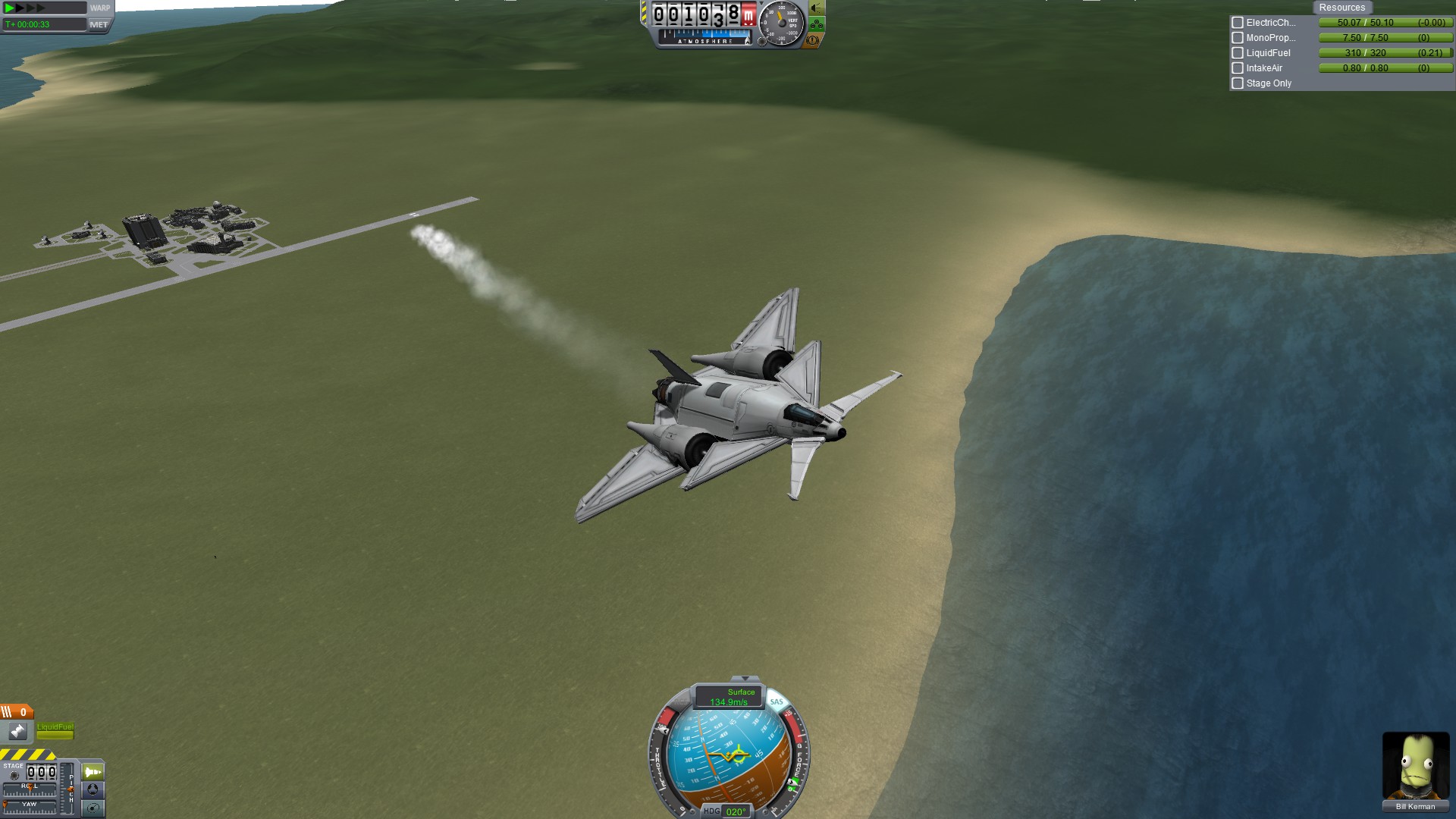Toggle the MET clock display mode
The width and height of the screenshot is (1456, 819).
pyautogui.click(x=99, y=25)
